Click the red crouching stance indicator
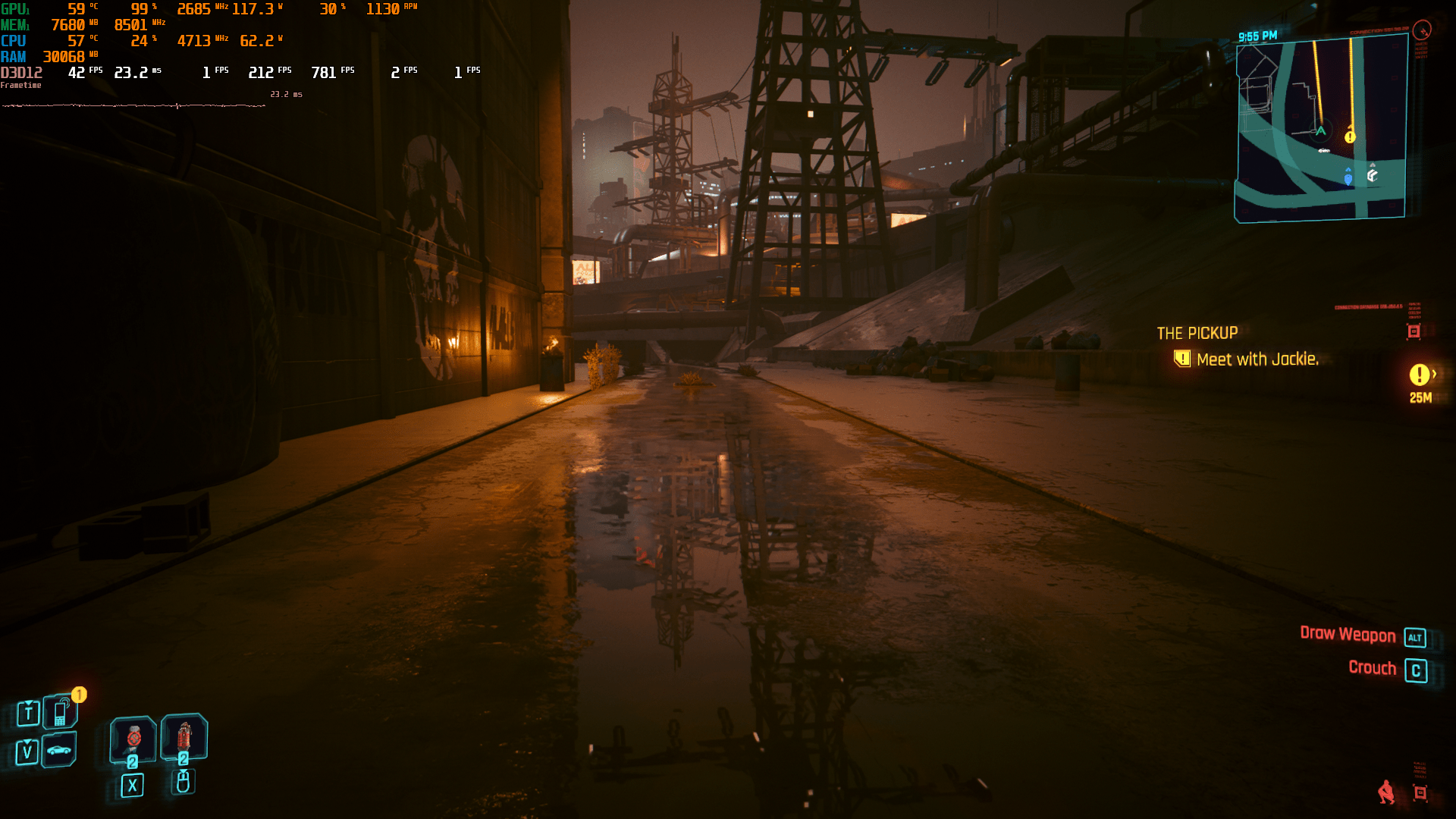This screenshot has height=819, width=1456. 1386,792
